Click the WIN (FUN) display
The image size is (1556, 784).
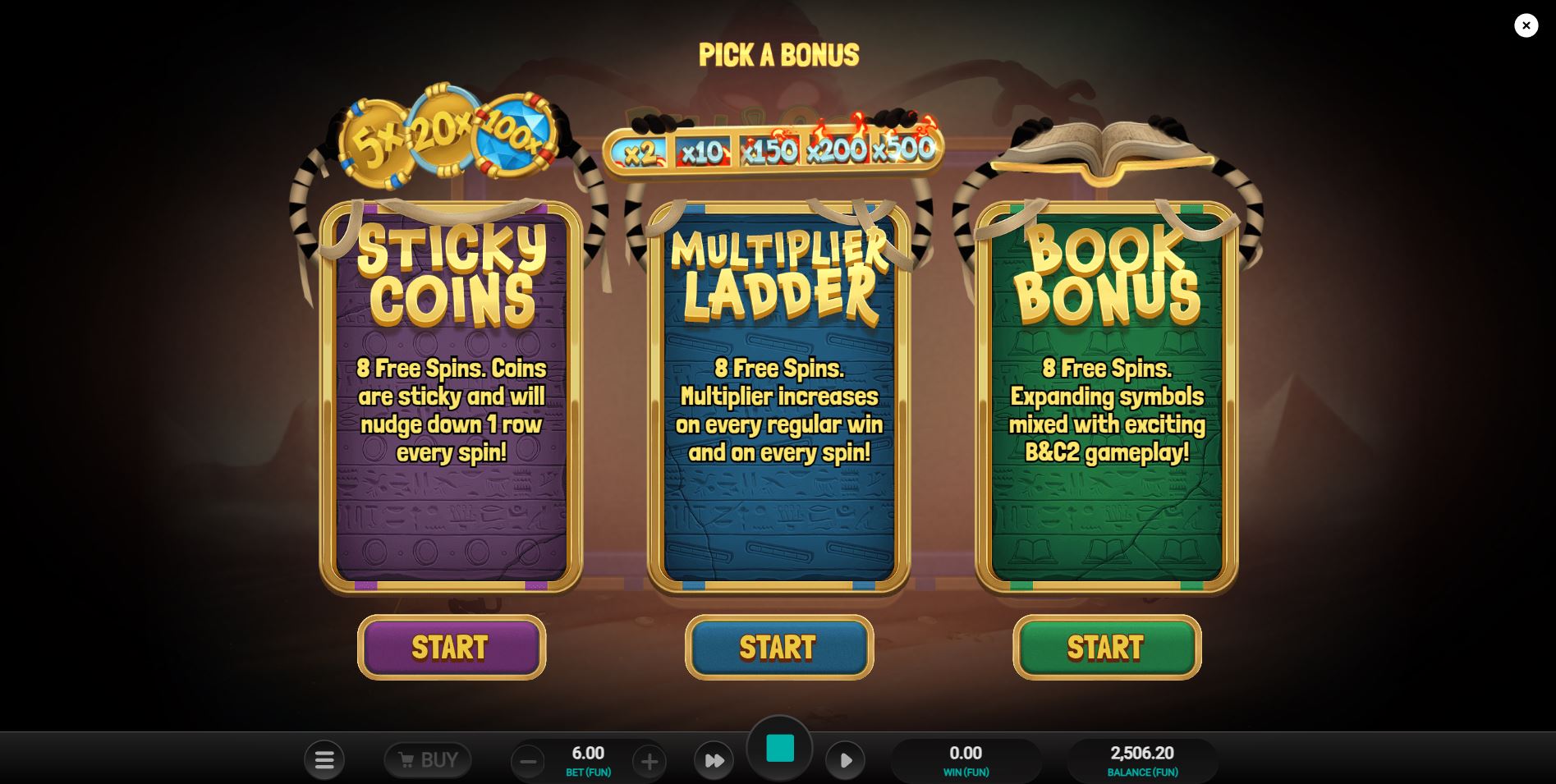966,759
